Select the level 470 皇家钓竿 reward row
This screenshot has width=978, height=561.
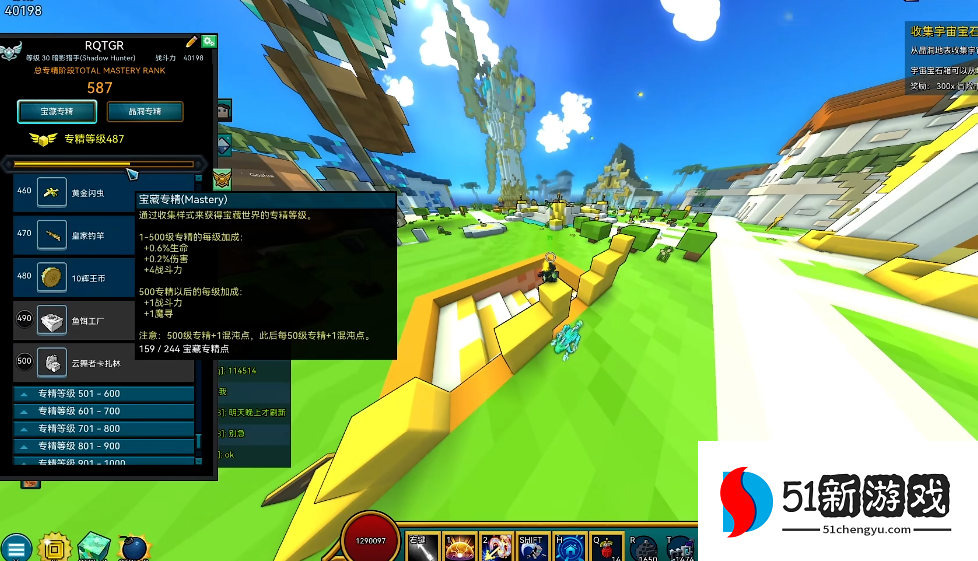click(x=103, y=234)
